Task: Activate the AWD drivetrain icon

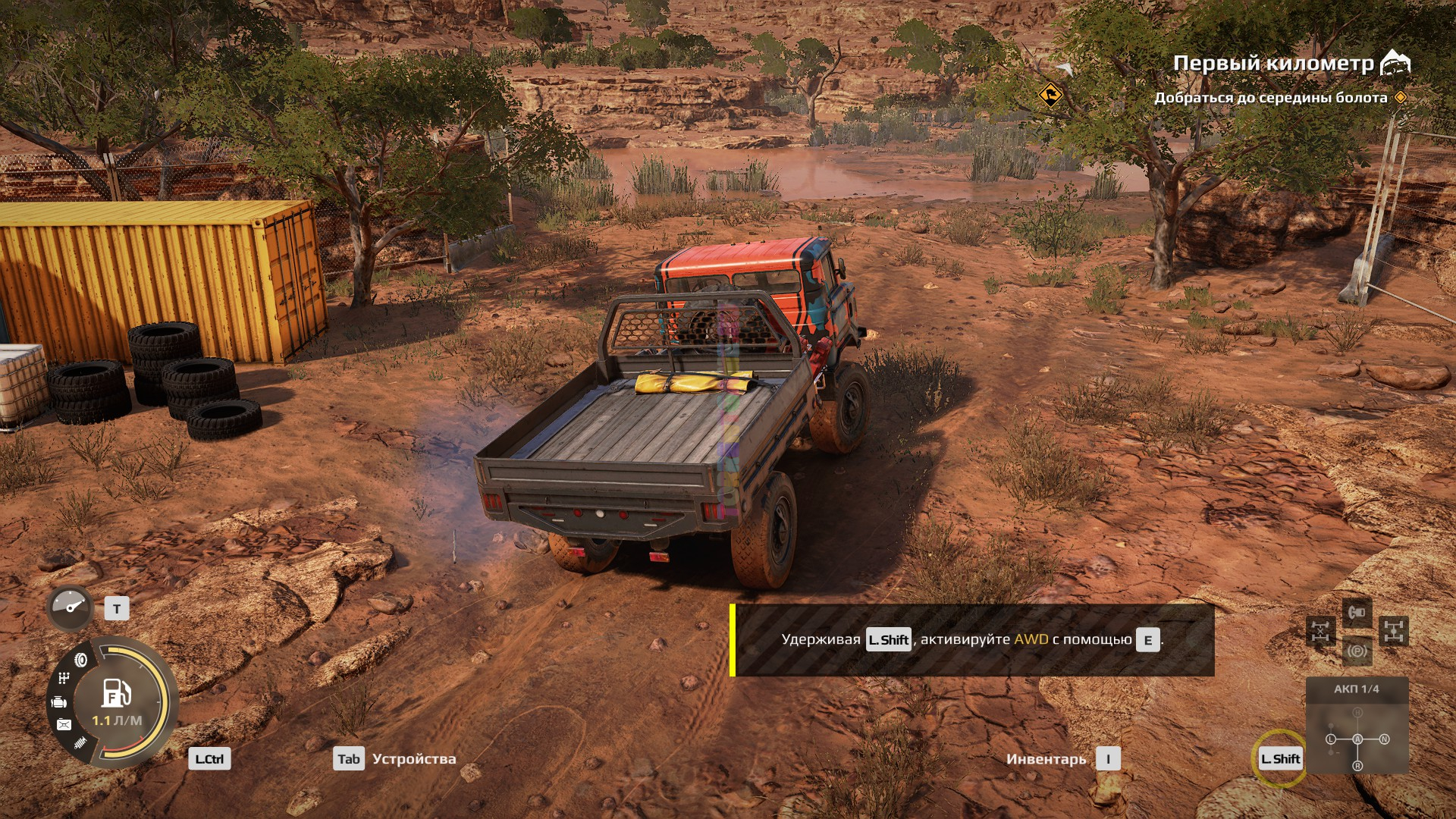Action: [1395, 631]
